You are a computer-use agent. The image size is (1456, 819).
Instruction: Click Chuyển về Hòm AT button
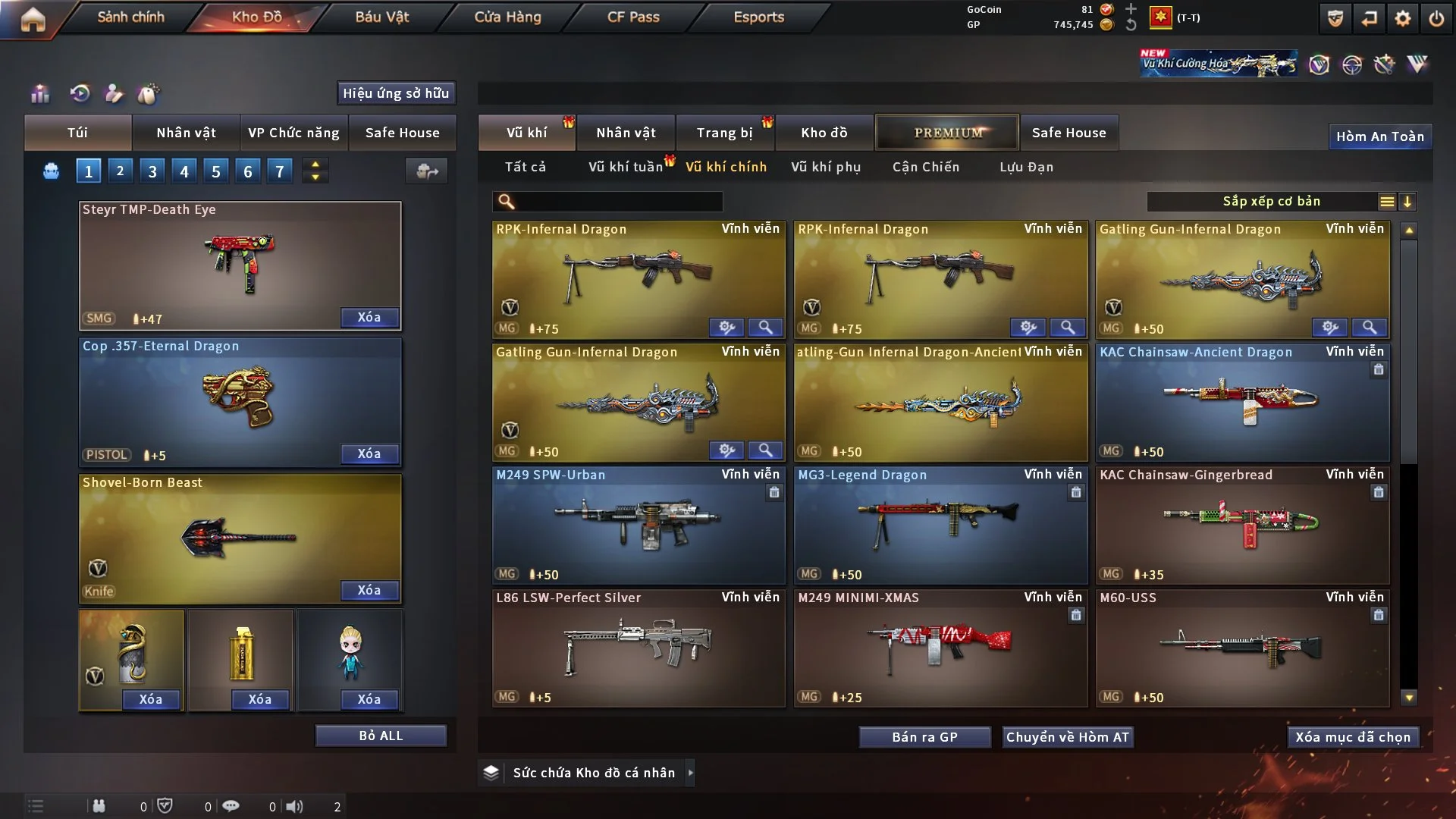click(x=1068, y=737)
